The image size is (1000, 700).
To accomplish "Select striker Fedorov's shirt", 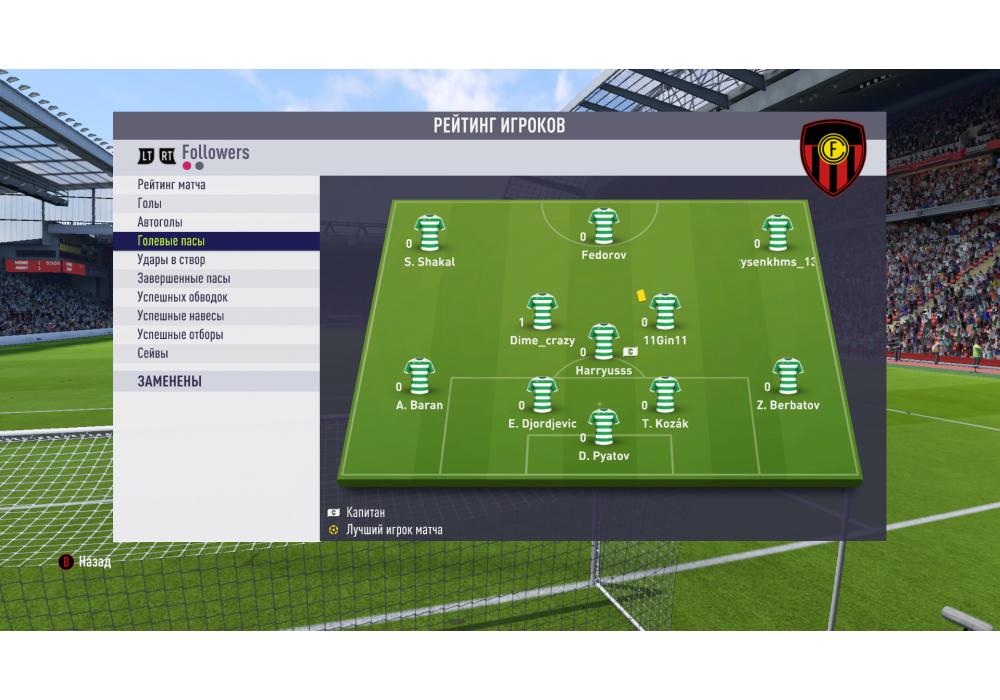I will coord(604,228).
